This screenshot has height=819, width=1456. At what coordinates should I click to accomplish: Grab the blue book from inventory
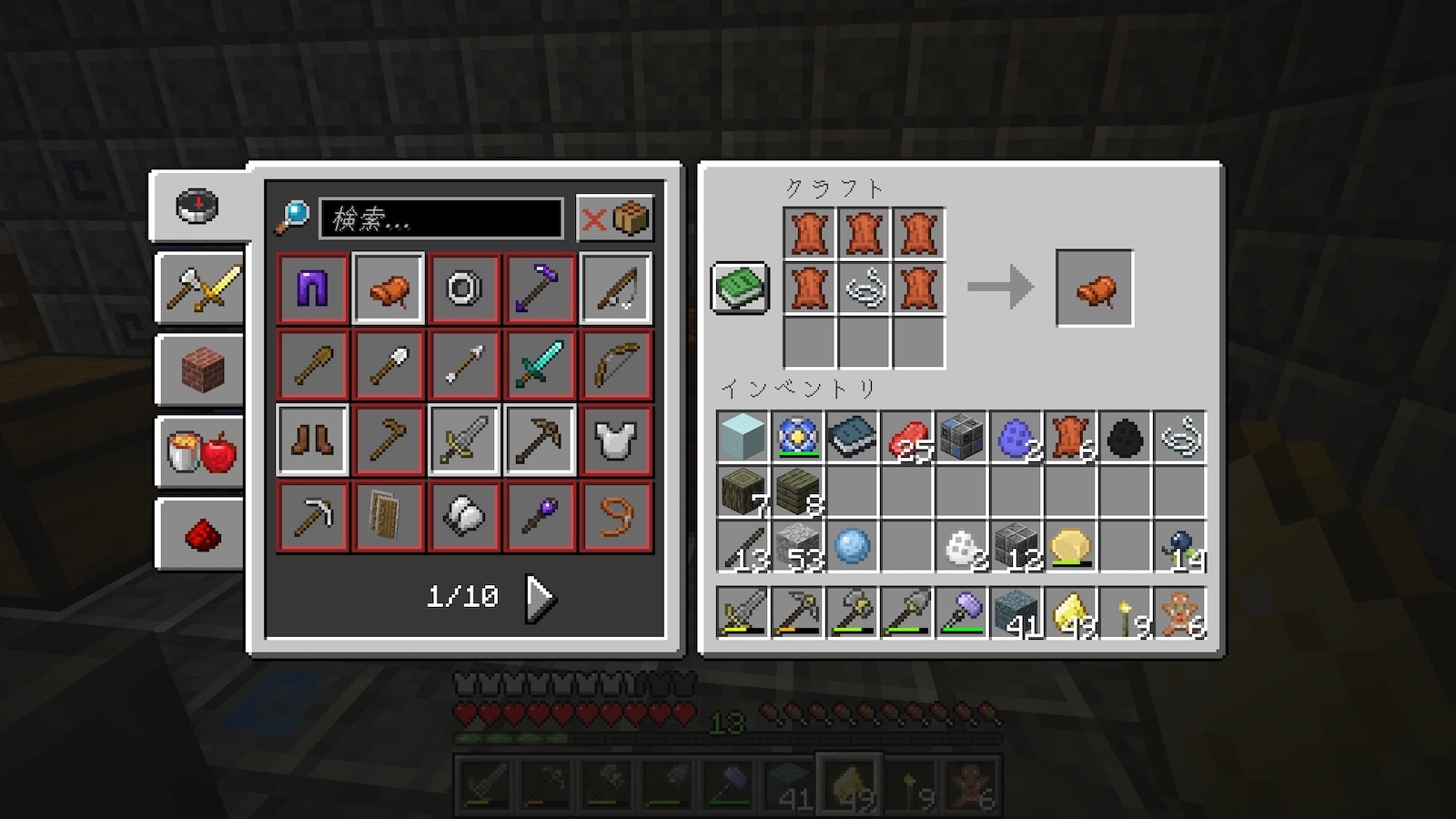coord(853,438)
